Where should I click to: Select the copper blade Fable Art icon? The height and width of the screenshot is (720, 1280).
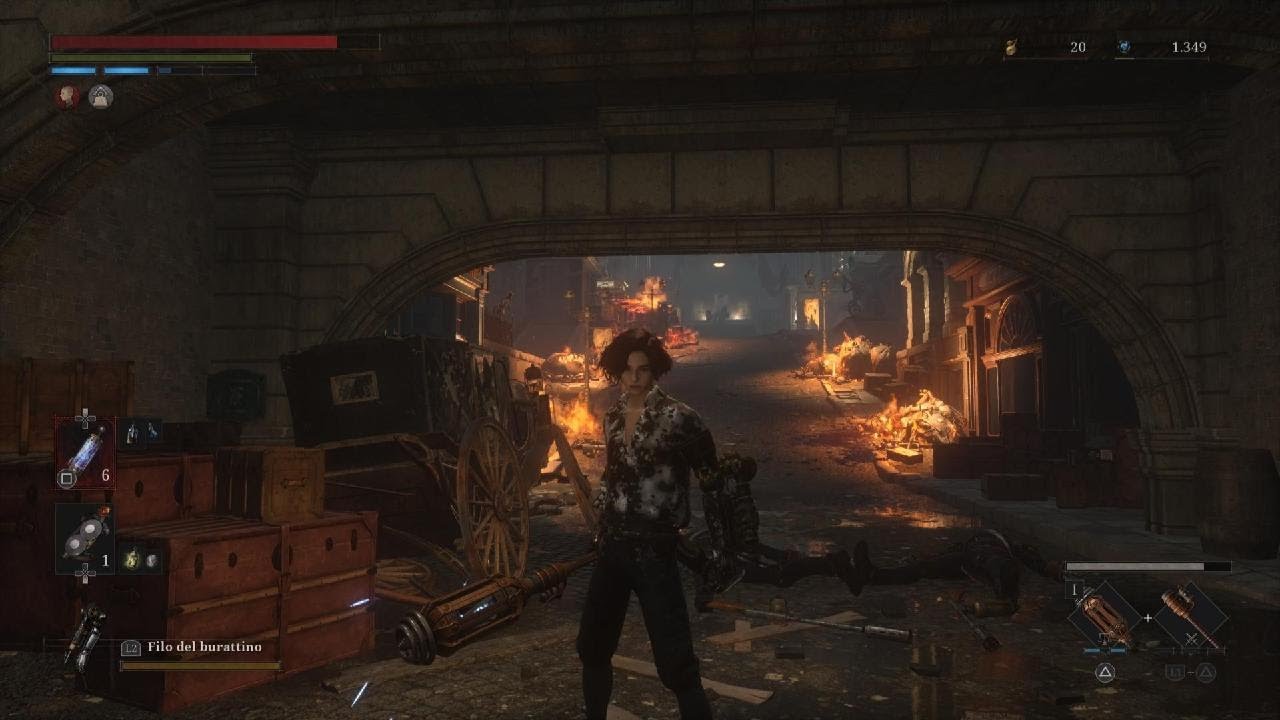[x=1104, y=617]
